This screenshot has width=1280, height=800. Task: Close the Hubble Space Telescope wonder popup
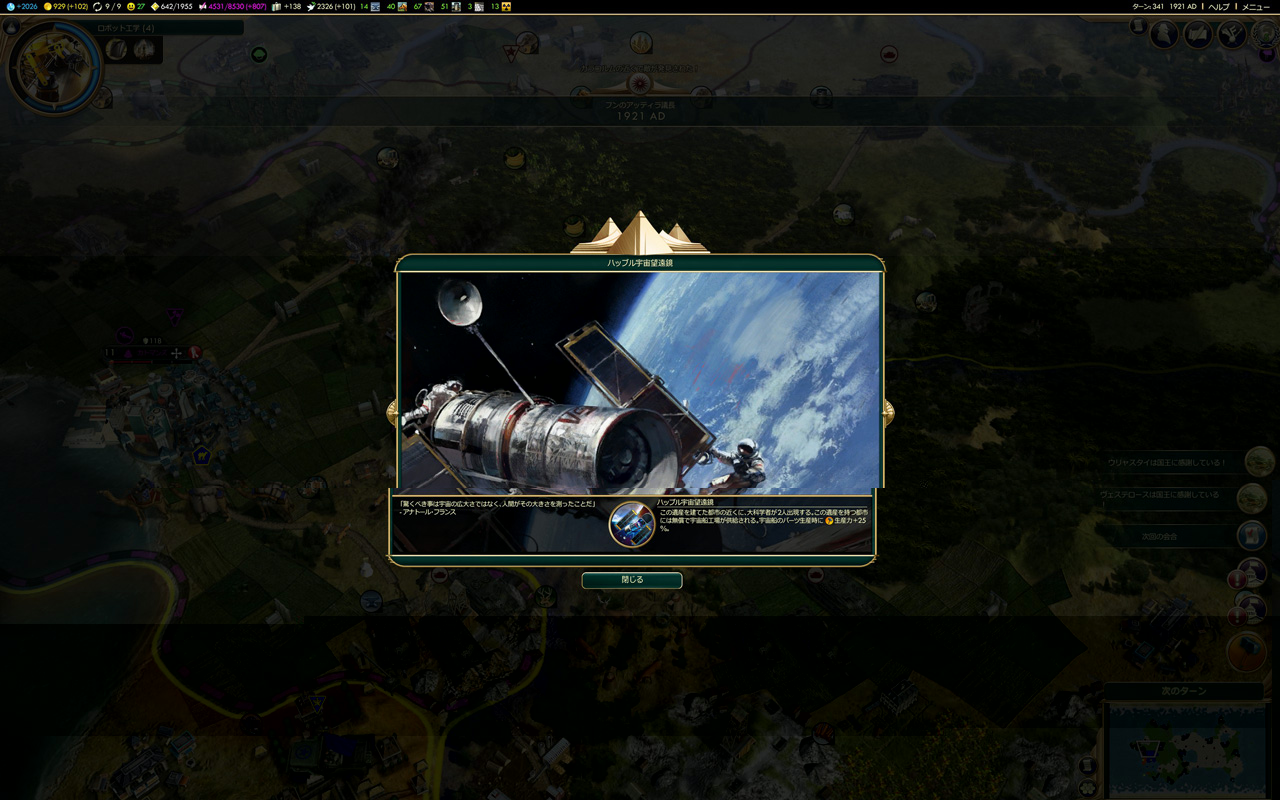tap(632, 580)
